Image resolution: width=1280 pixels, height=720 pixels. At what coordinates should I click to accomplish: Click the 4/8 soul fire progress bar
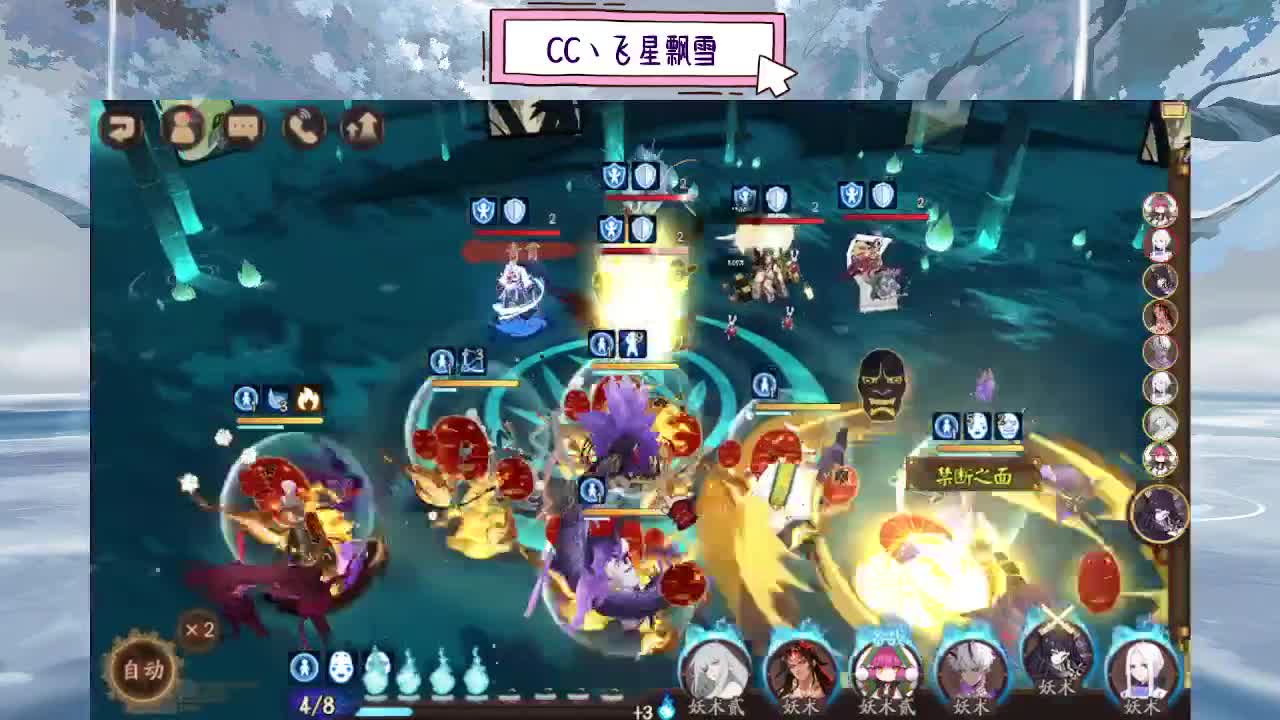click(320, 703)
